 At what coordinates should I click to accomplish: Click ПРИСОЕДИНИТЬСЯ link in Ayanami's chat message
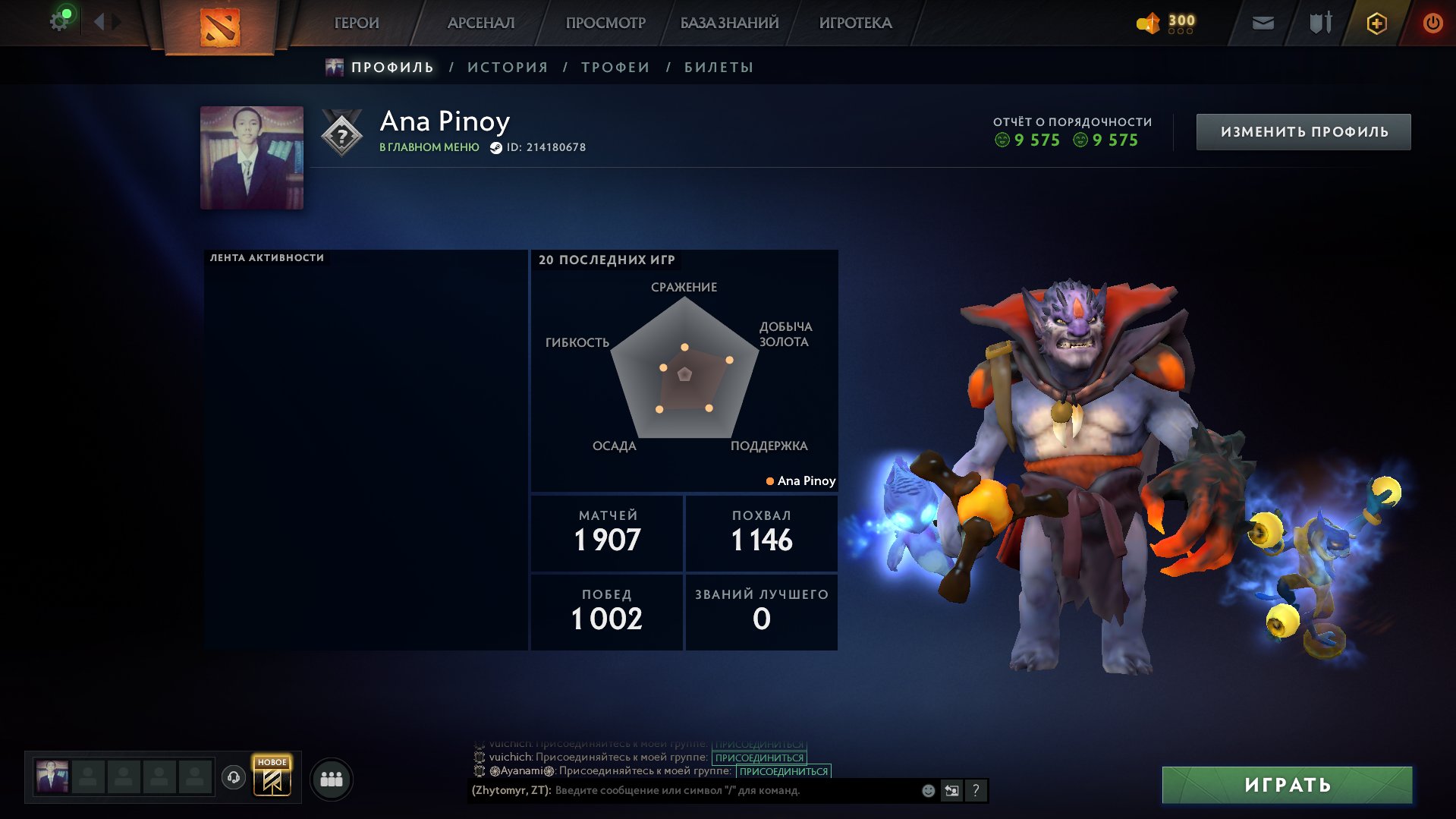pyautogui.click(x=783, y=772)
